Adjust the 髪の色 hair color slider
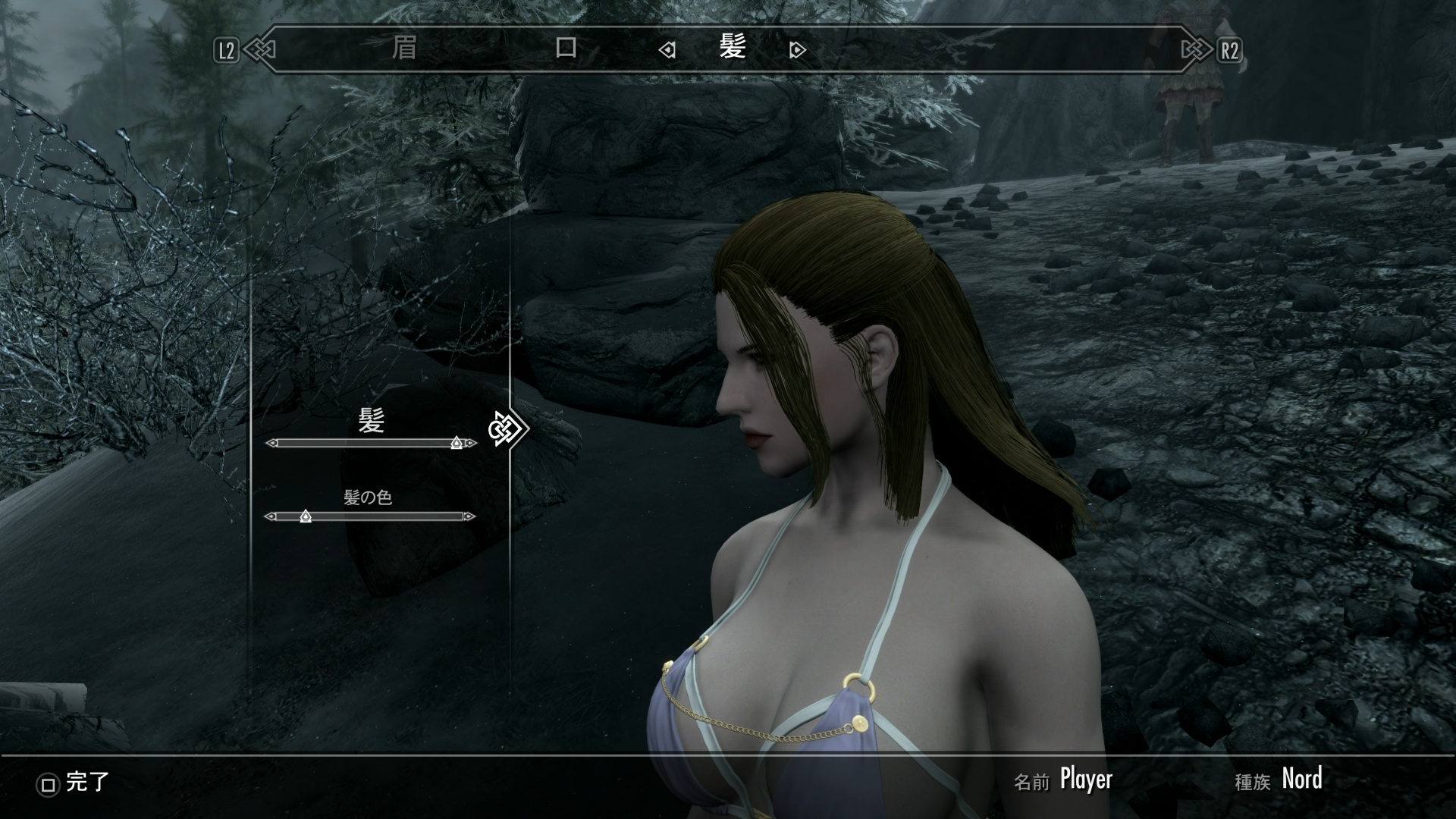This screenshot has width=1456, height=819. pos(306,516)
